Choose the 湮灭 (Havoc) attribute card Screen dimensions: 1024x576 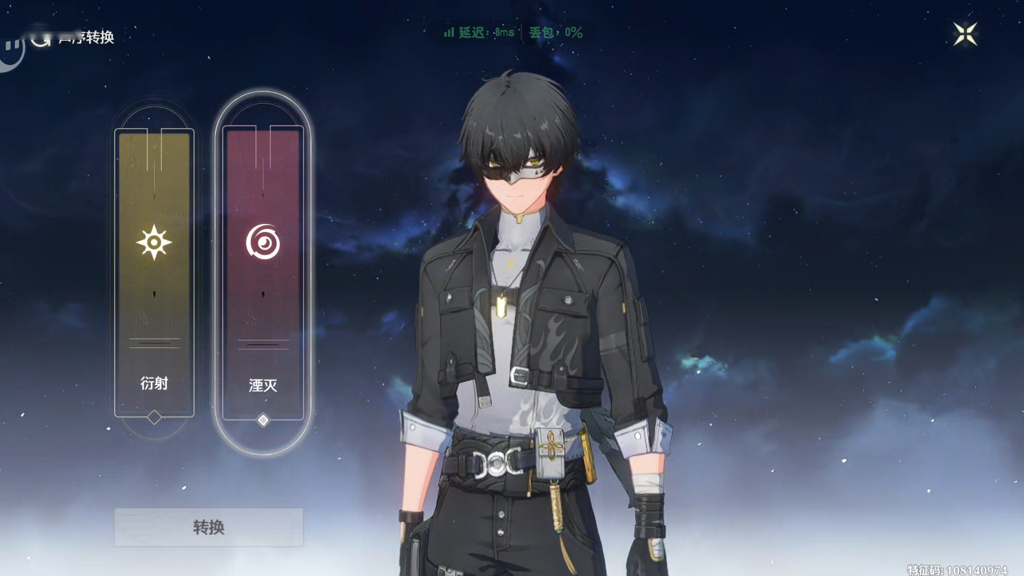[263, 270]
